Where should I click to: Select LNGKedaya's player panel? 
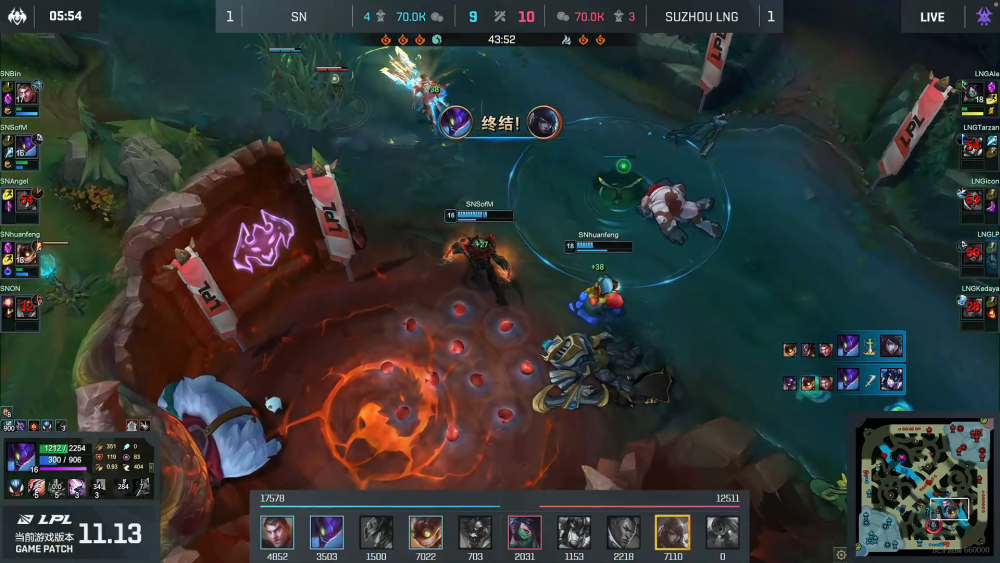point(979,311)
